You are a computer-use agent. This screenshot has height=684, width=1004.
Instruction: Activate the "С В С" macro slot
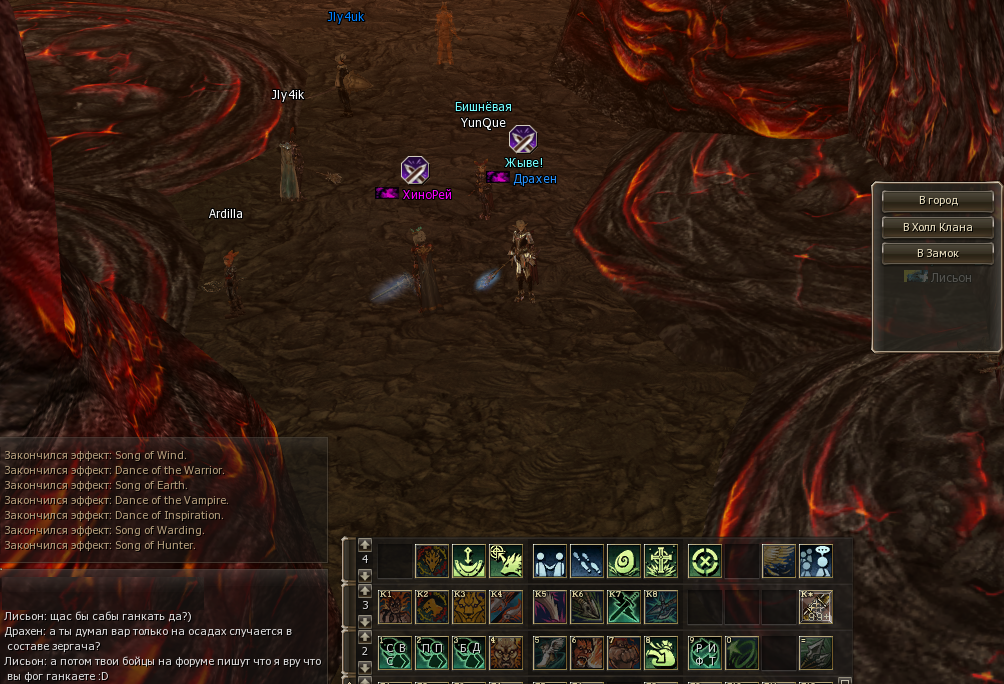click(x=395, y=653)
